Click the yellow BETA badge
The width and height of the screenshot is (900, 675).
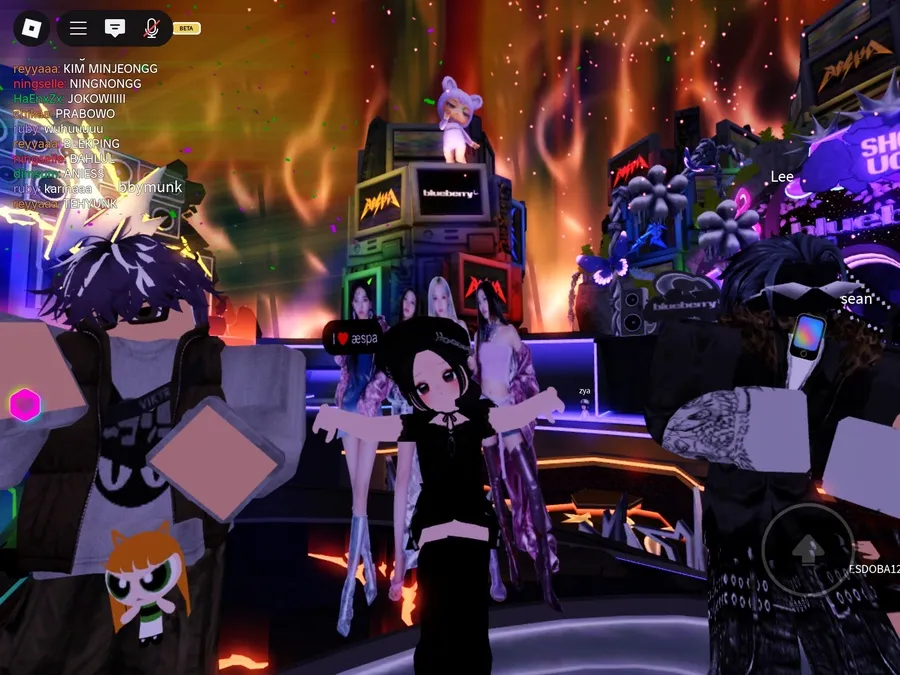click(186, 28)
